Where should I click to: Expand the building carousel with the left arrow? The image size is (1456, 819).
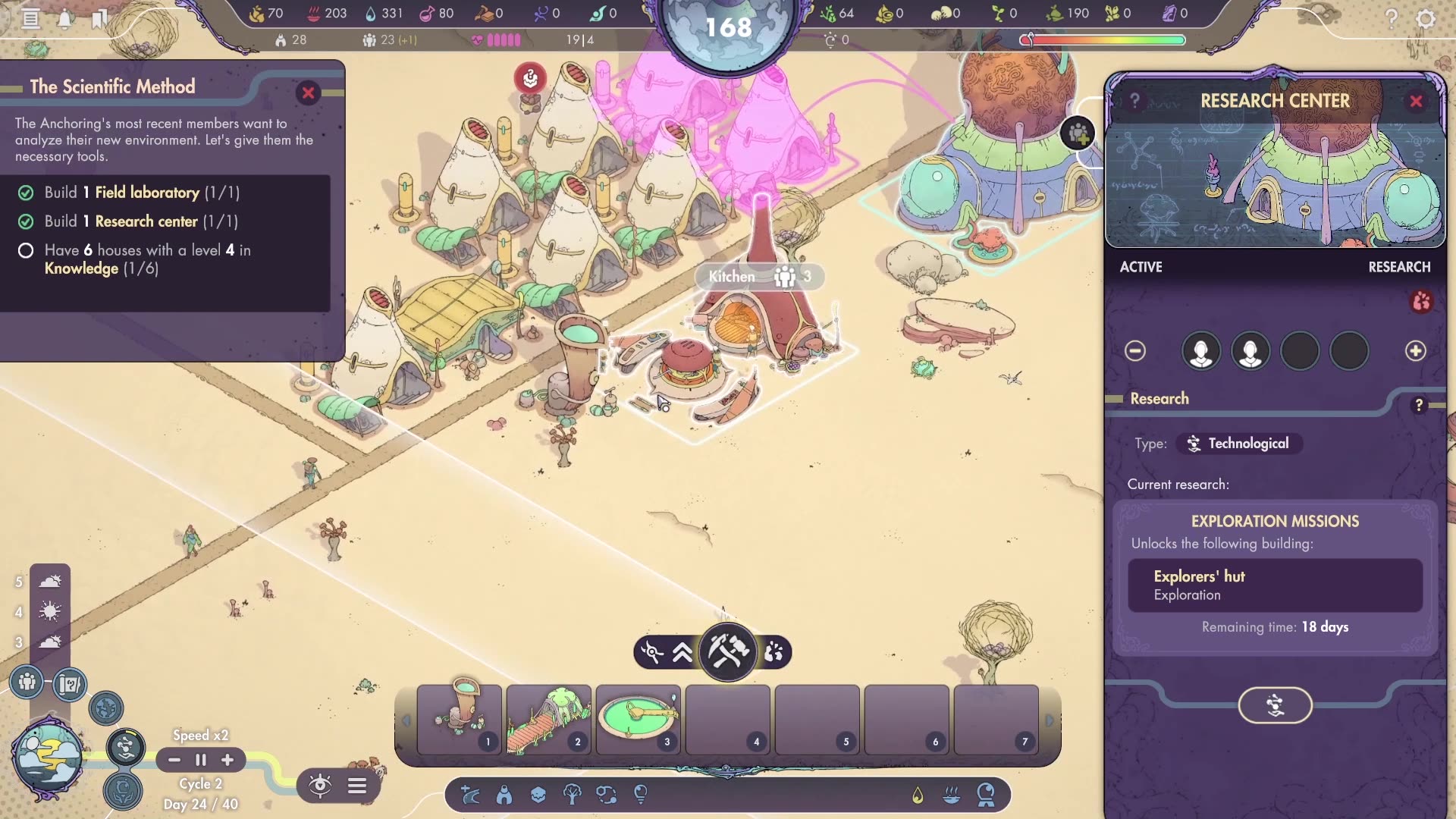point(406,720)
